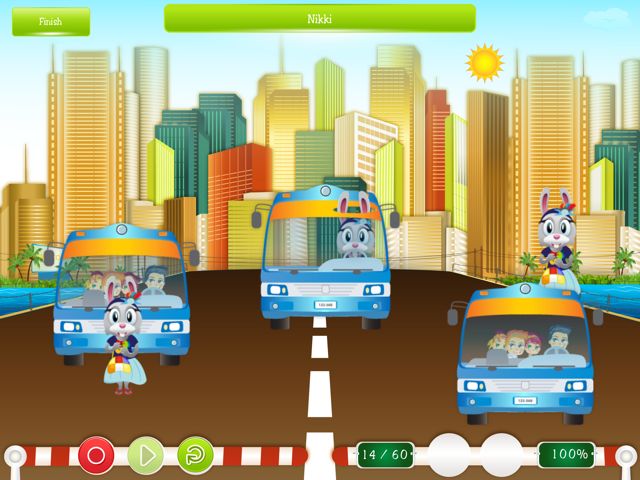Activate the green circular-arrow replay button
The height and width of the screenshot is (480, 640).
click(195, 456)
